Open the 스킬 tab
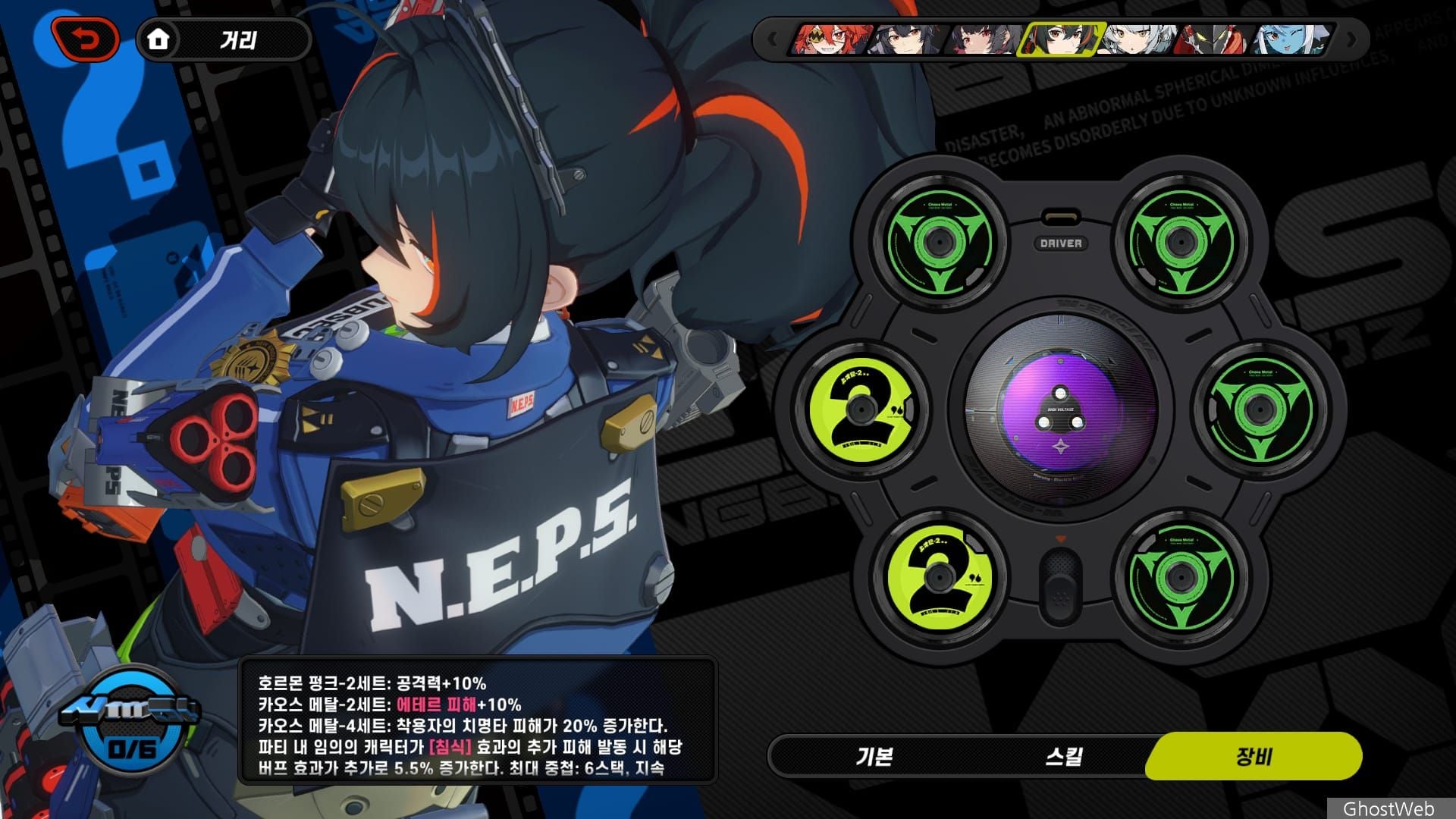 pos(1063,756)
